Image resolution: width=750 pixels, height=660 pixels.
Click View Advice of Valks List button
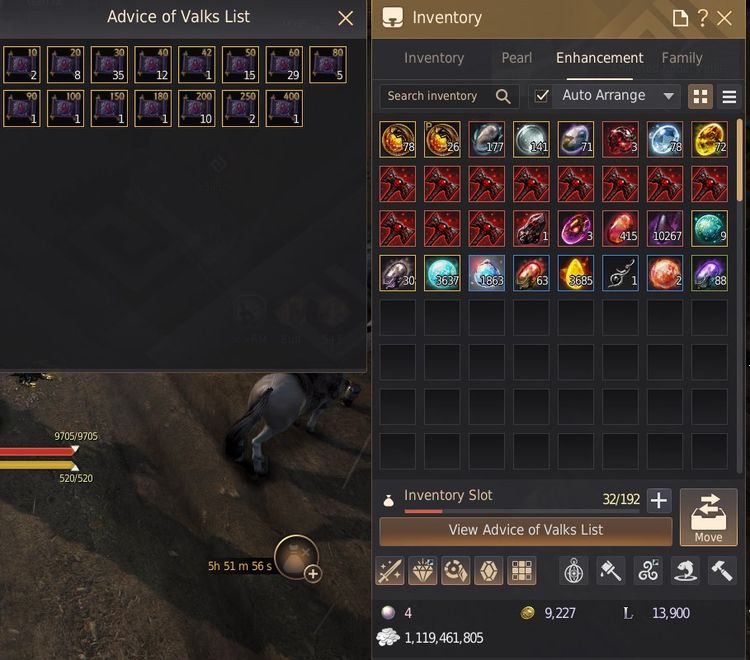525,530
